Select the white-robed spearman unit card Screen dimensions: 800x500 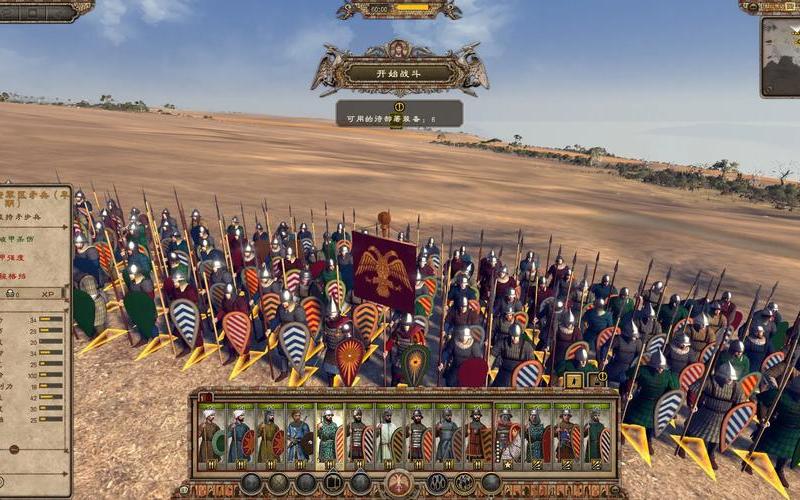(388, 436)
